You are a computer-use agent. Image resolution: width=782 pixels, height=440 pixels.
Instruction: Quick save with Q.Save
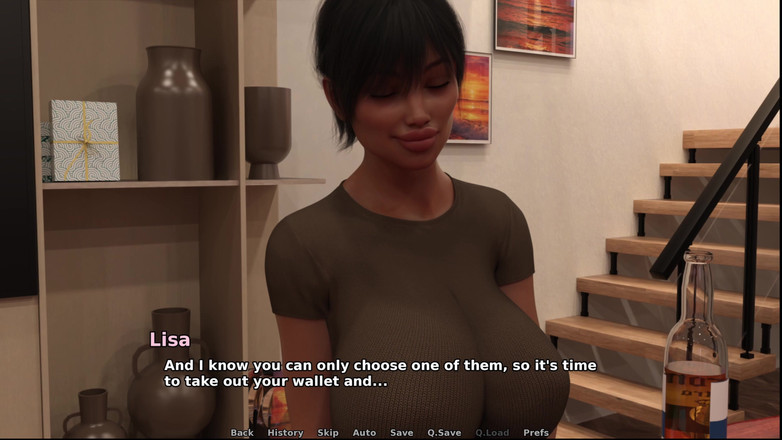click(x=444, y=433)
